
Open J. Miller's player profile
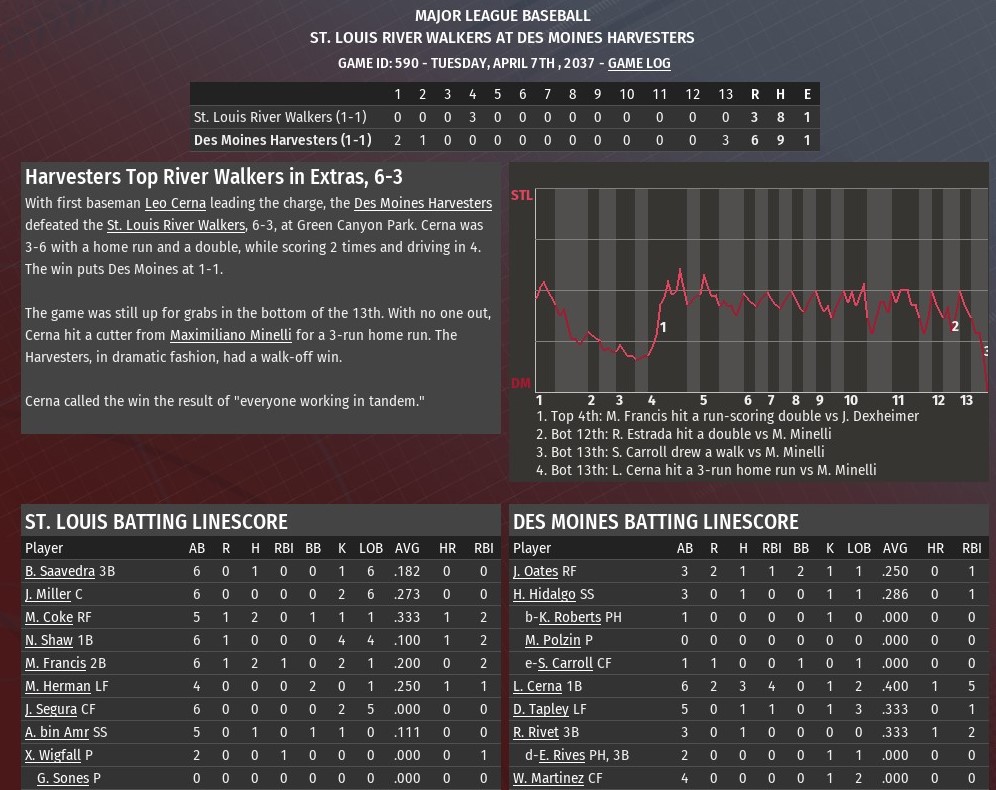pyautogui.click(x=47, y=594)
